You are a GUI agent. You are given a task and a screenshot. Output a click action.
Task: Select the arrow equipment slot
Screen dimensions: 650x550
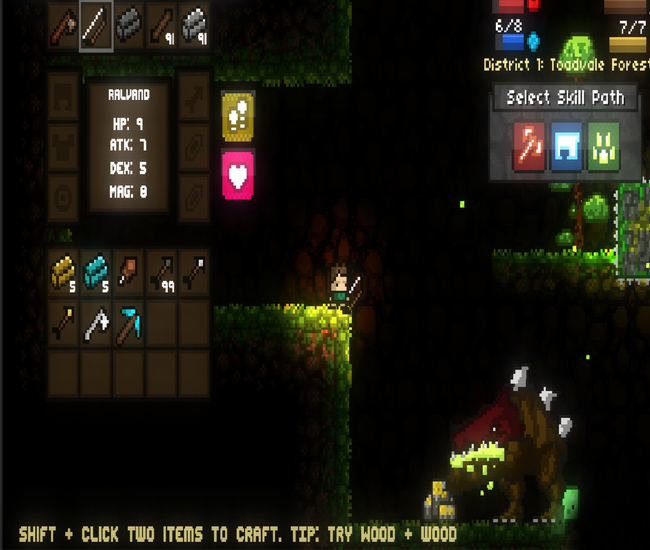[x=194, y=96]
